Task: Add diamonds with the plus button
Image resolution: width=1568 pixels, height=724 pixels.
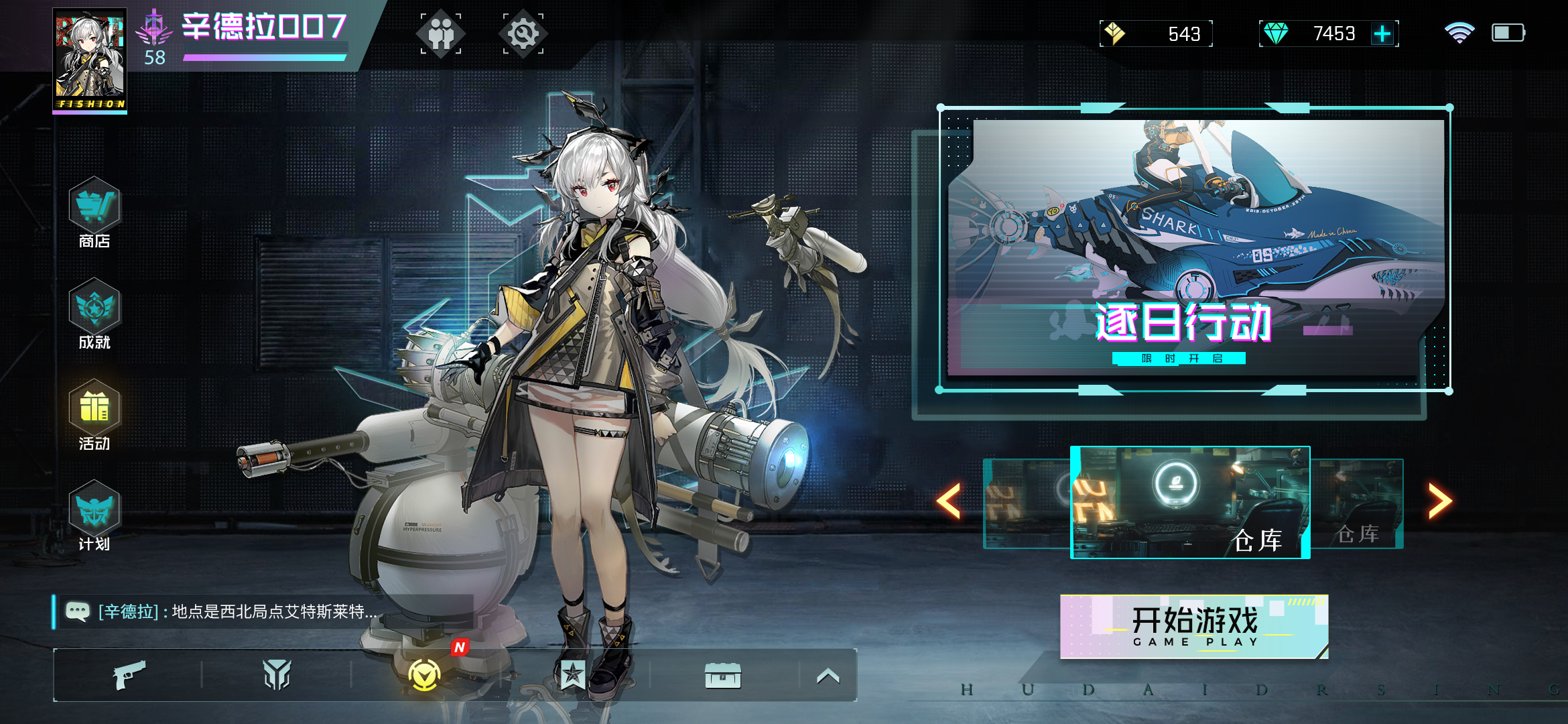Action: coord(1382,34)
